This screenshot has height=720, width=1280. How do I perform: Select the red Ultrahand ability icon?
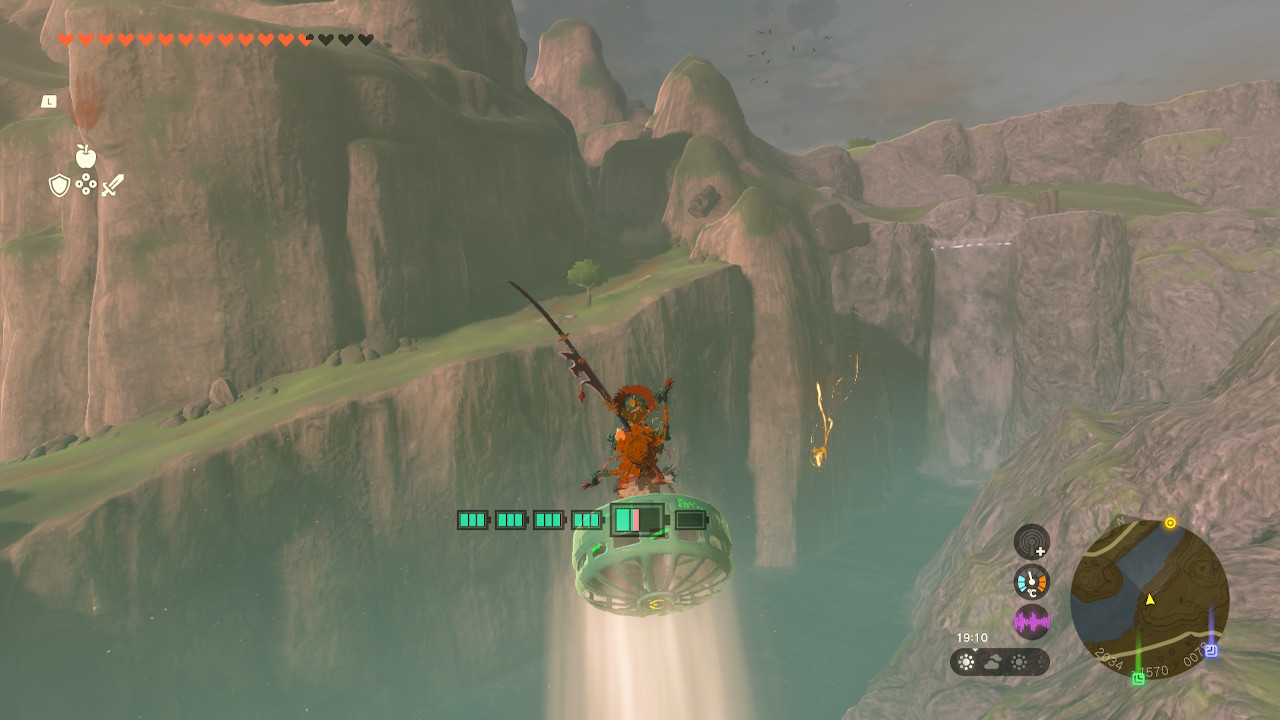86,103
